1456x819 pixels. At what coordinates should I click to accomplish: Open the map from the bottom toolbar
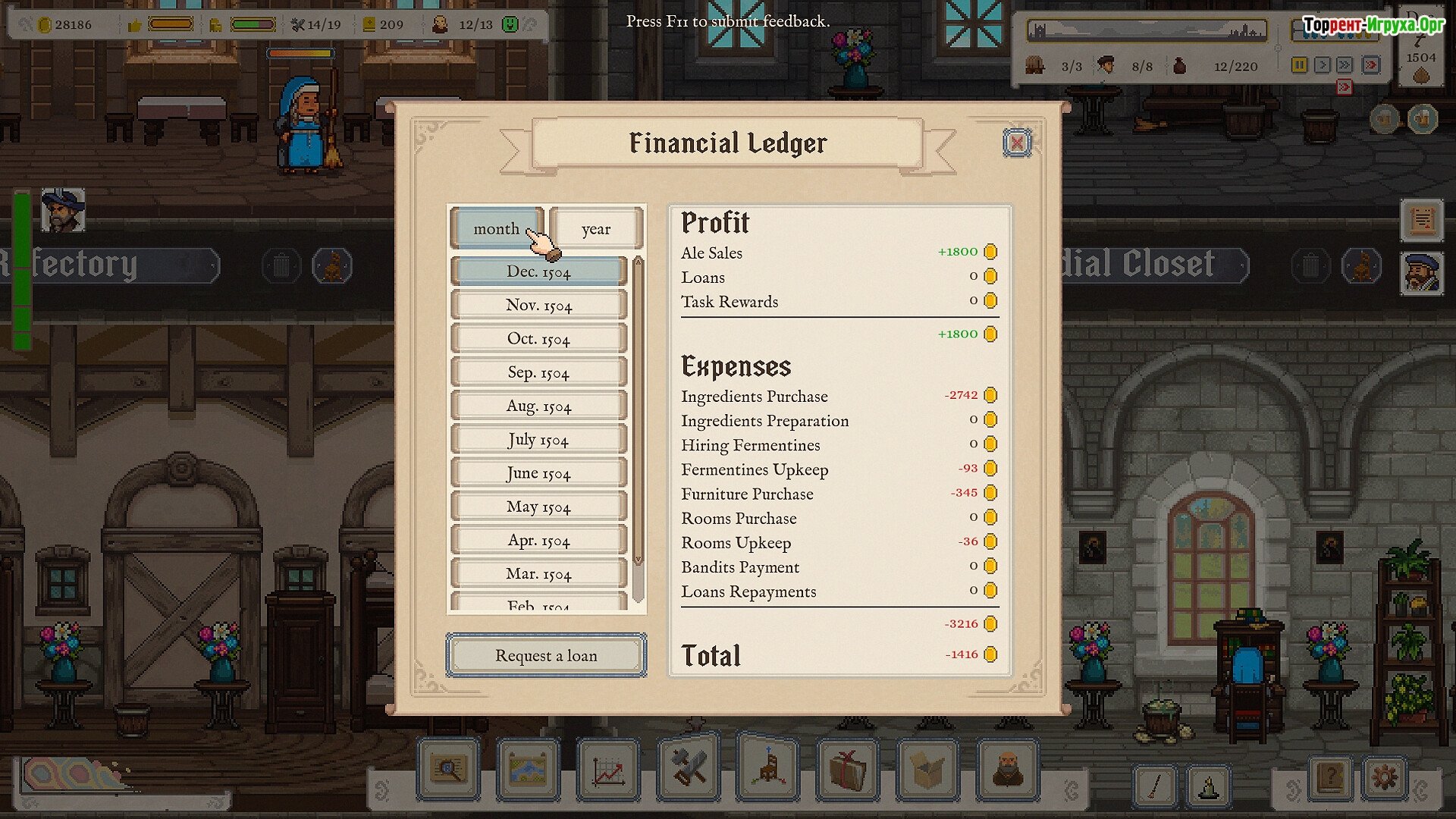click(x=529, y=771)
